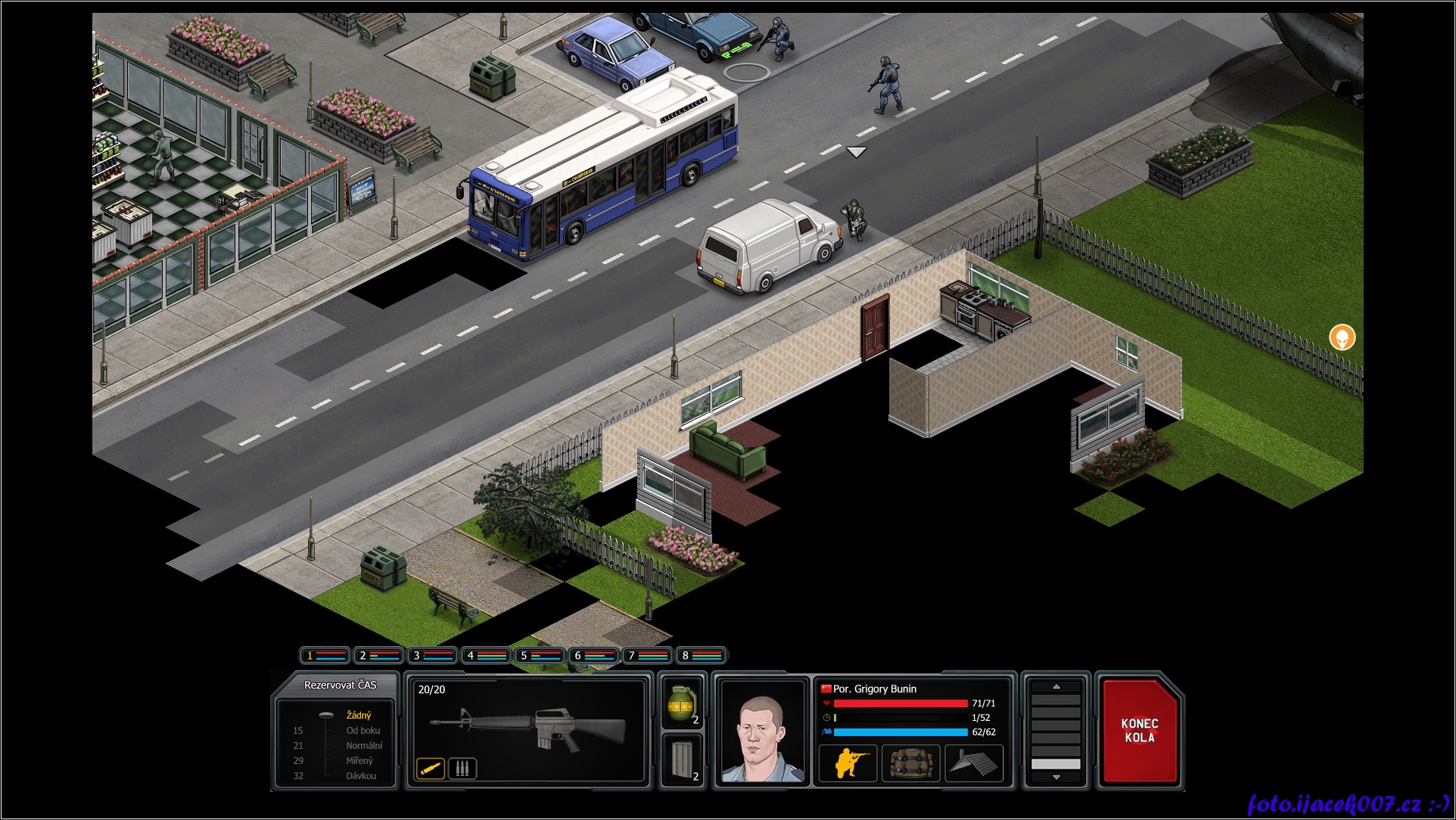End the turn with Konec Kola
The width and height of the screenshot is (1456, 820).
[1139, 731]
